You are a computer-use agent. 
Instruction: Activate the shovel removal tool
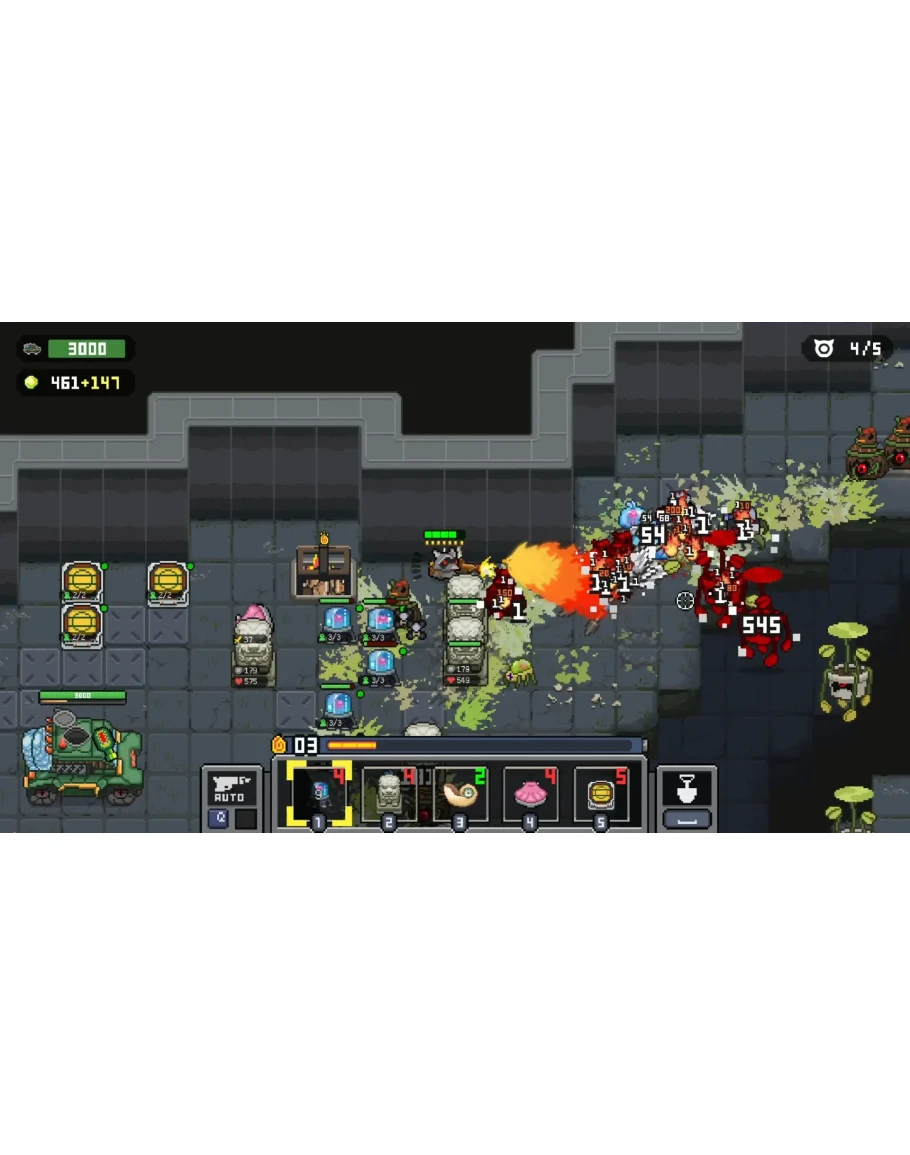[687, 790]
